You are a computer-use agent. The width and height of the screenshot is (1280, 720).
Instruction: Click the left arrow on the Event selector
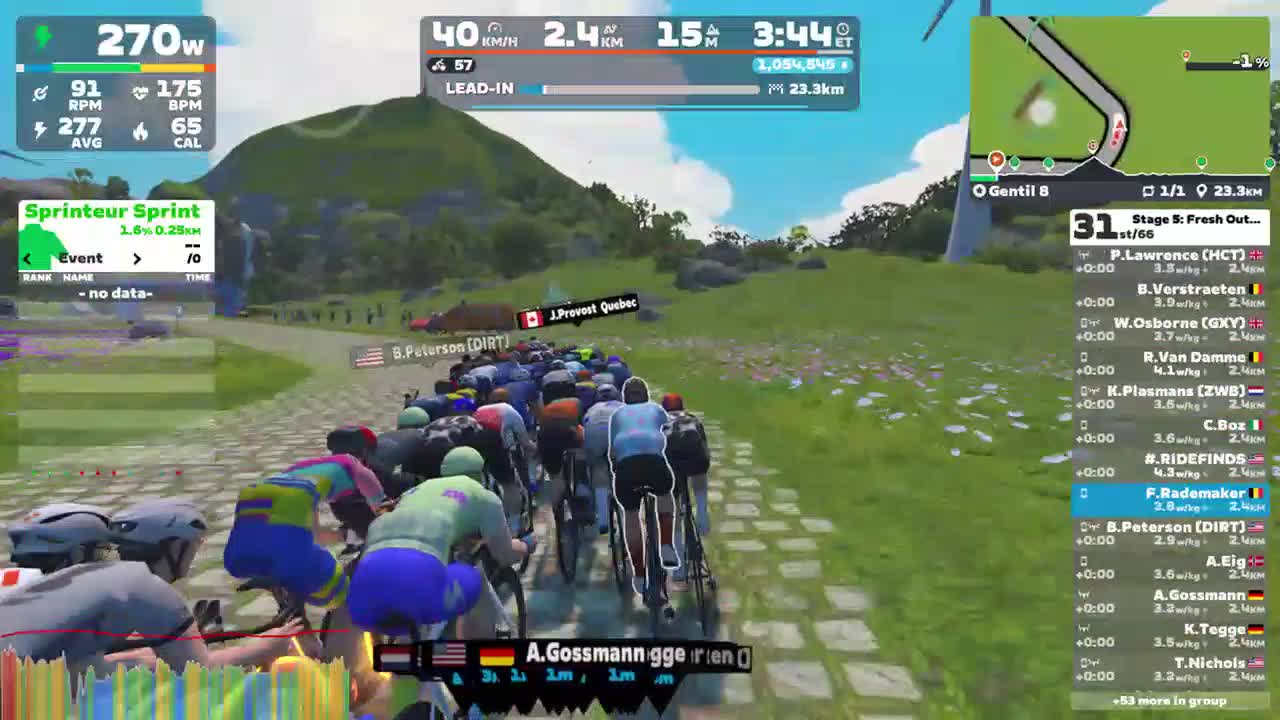27,258
